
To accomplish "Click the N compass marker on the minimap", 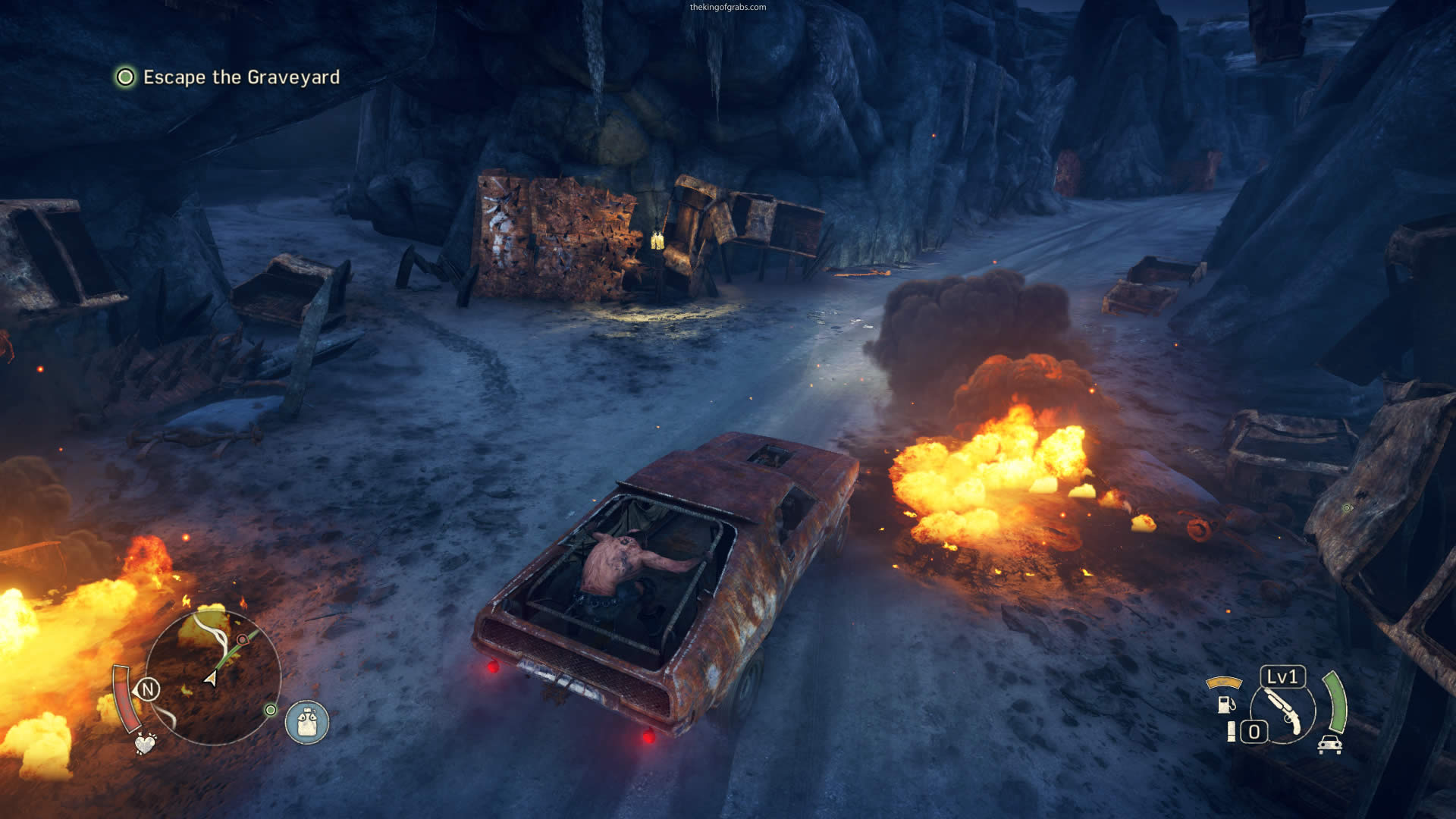I will pyautogui.click(x=148, y=689).
